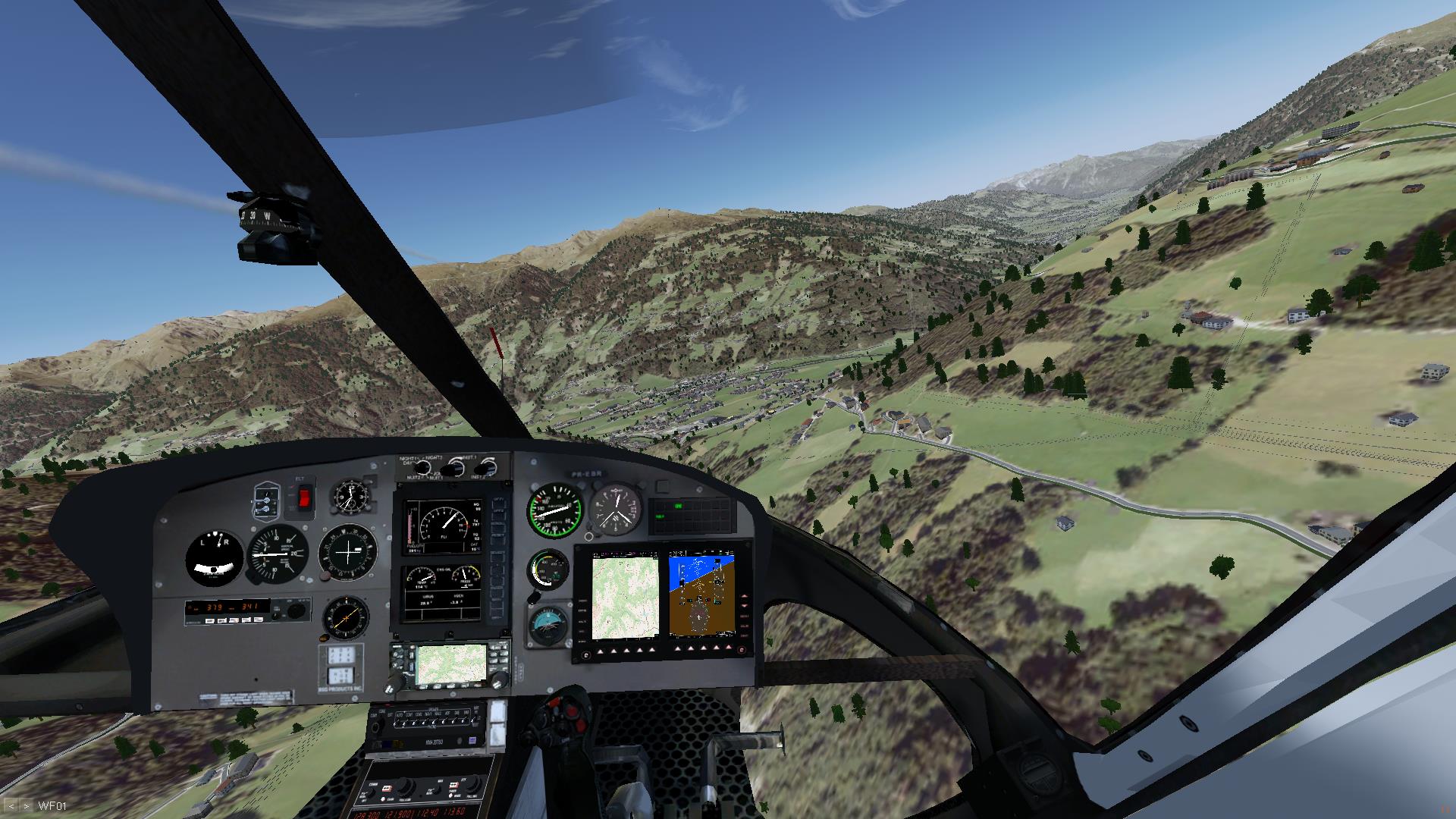Select the next waypoint arrow beside WF01
Image resolution: width=1456 pixels, height=819 pixels.
(x=26, y=806)
